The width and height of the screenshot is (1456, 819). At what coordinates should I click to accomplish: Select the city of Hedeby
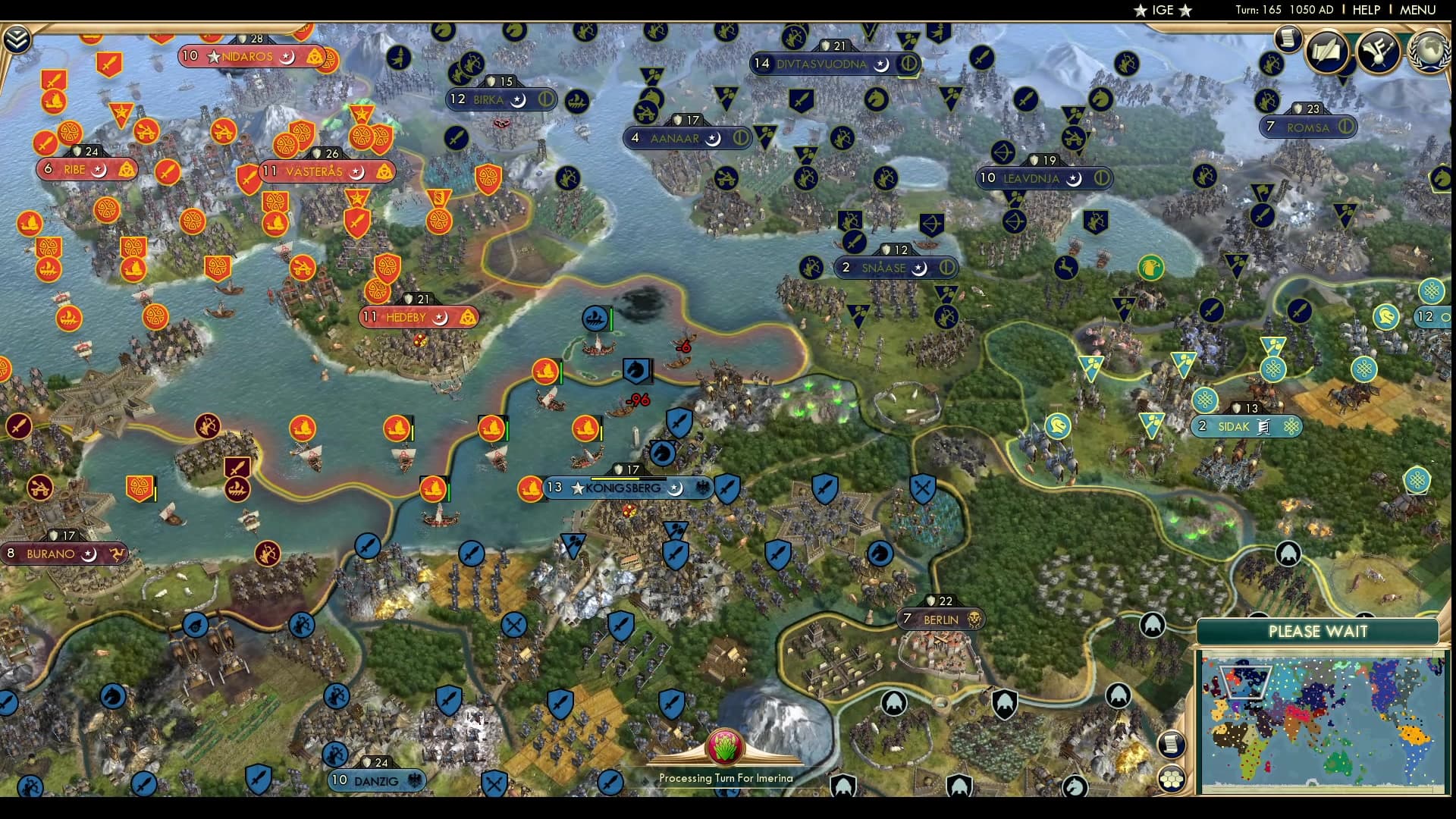pos(408,316)
